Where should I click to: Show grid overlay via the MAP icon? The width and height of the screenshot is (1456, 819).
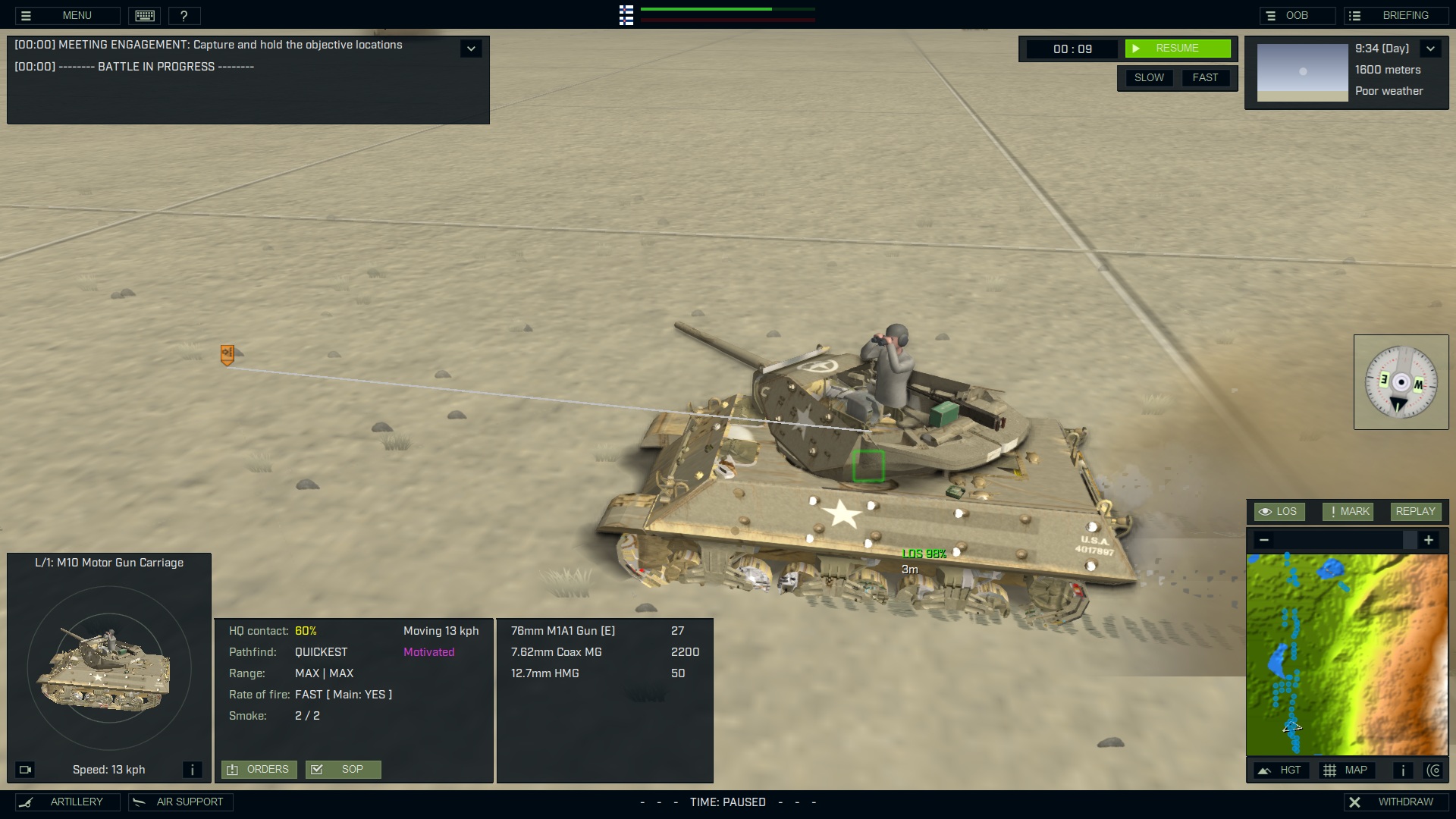(1348, 770)
